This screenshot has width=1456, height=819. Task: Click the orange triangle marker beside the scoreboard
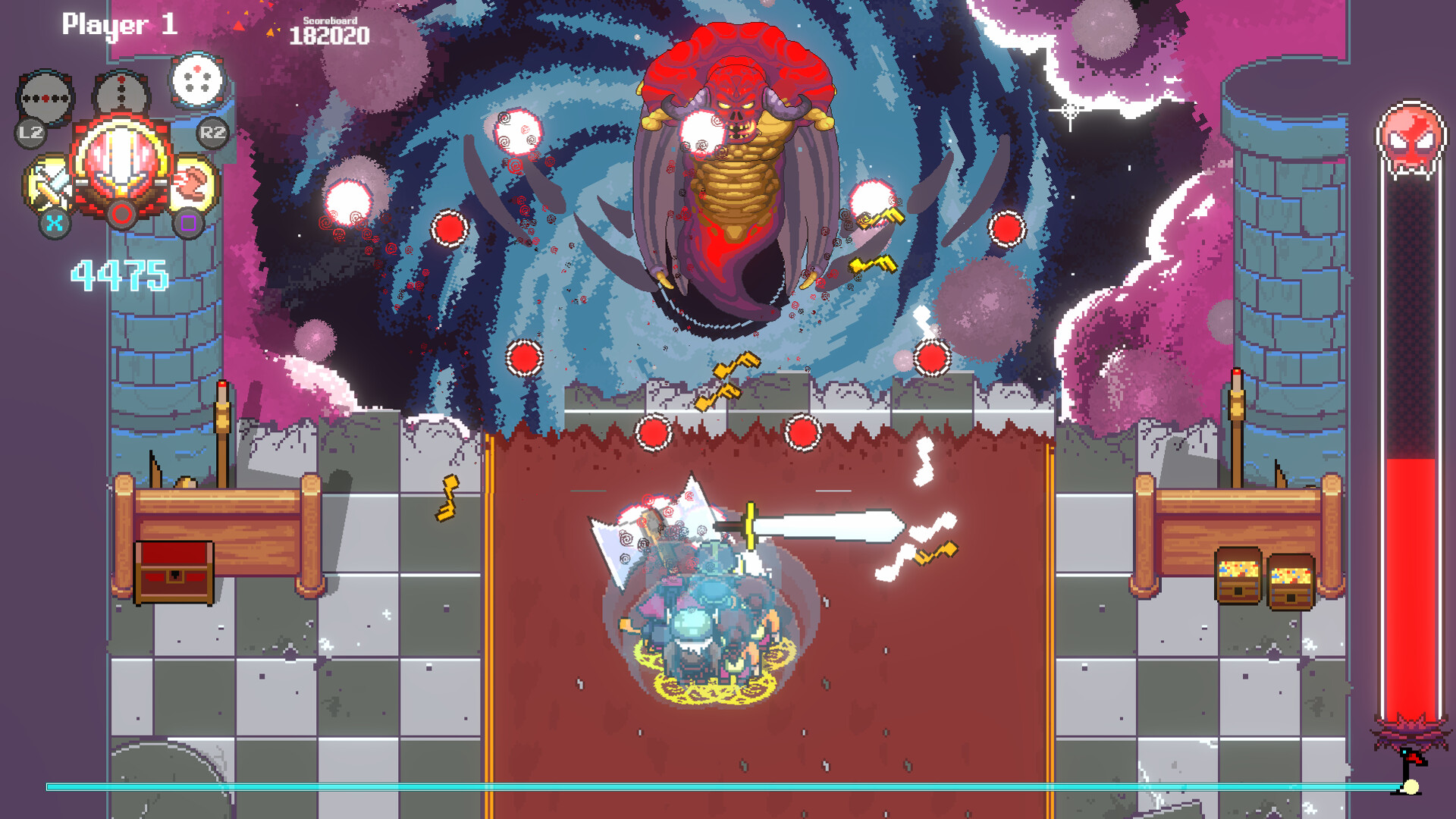[x=269, y=33]
